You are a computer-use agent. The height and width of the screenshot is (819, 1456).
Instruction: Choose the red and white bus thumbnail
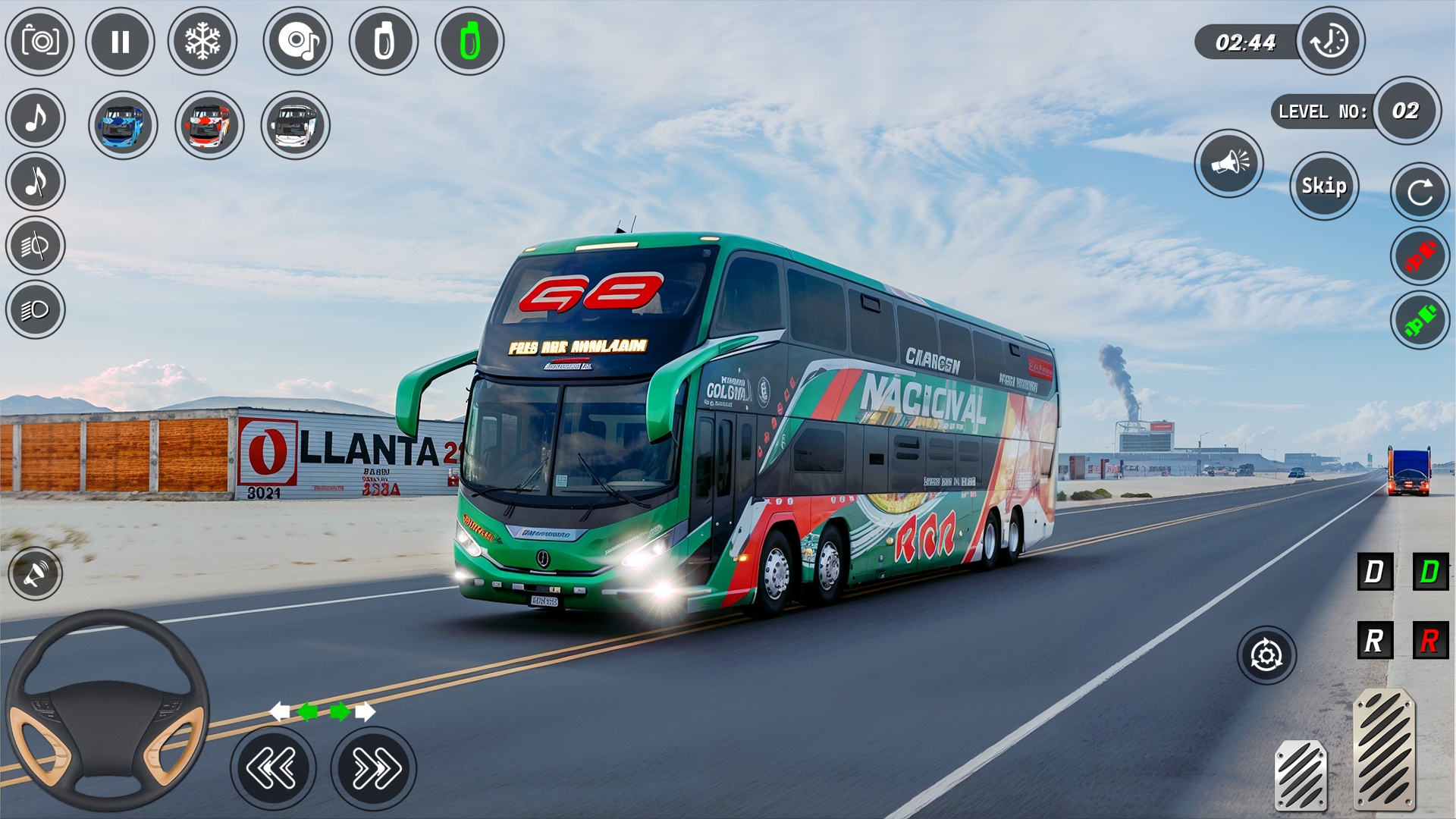[209, 125]
